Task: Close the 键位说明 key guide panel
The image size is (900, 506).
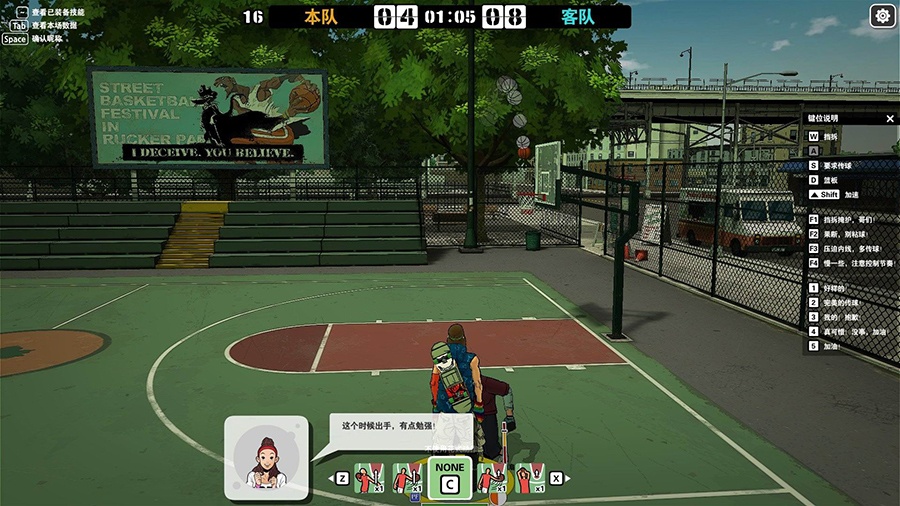Action: (x=890, y=118)
